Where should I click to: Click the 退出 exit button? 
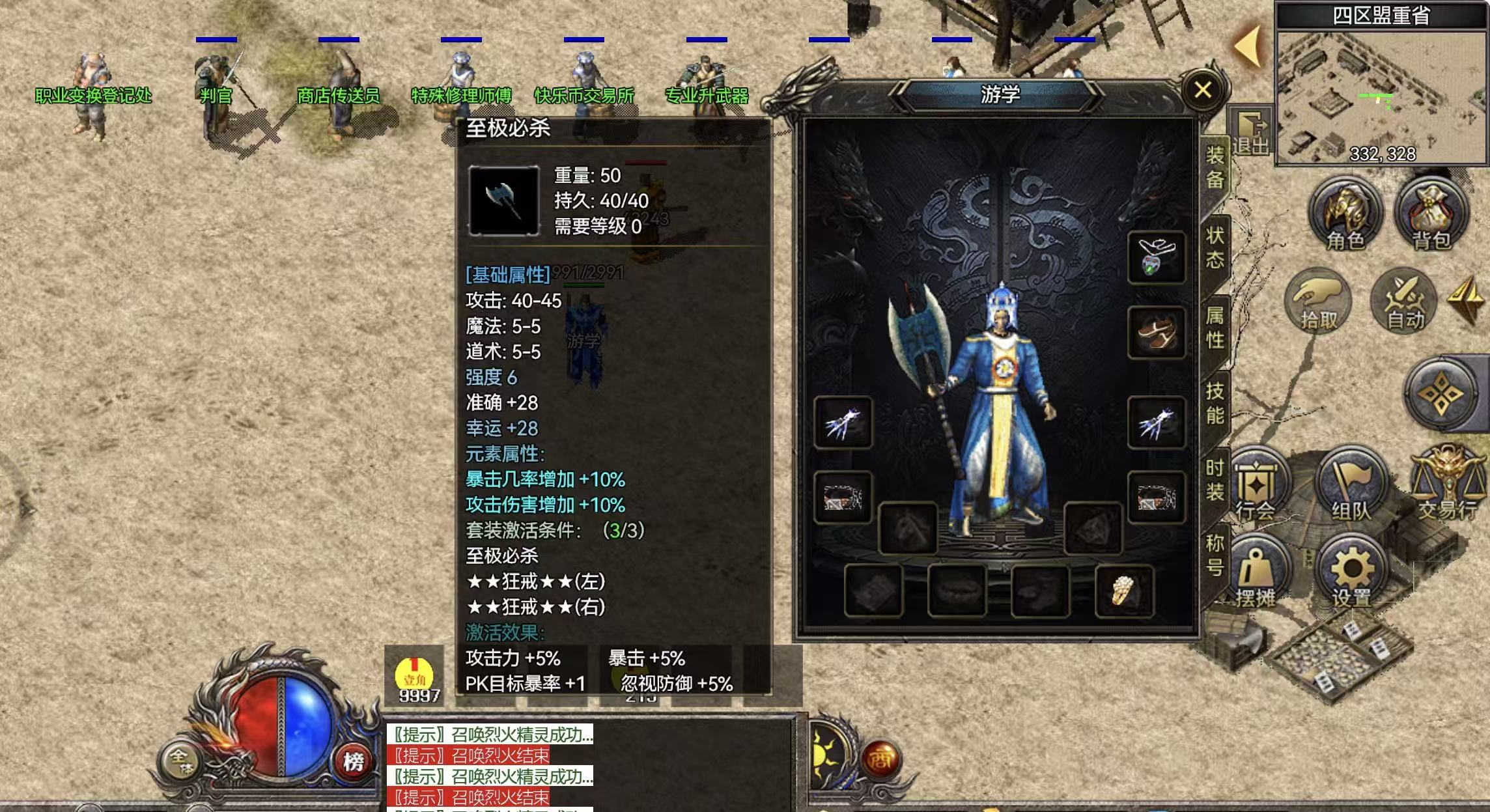(1250, 132)
